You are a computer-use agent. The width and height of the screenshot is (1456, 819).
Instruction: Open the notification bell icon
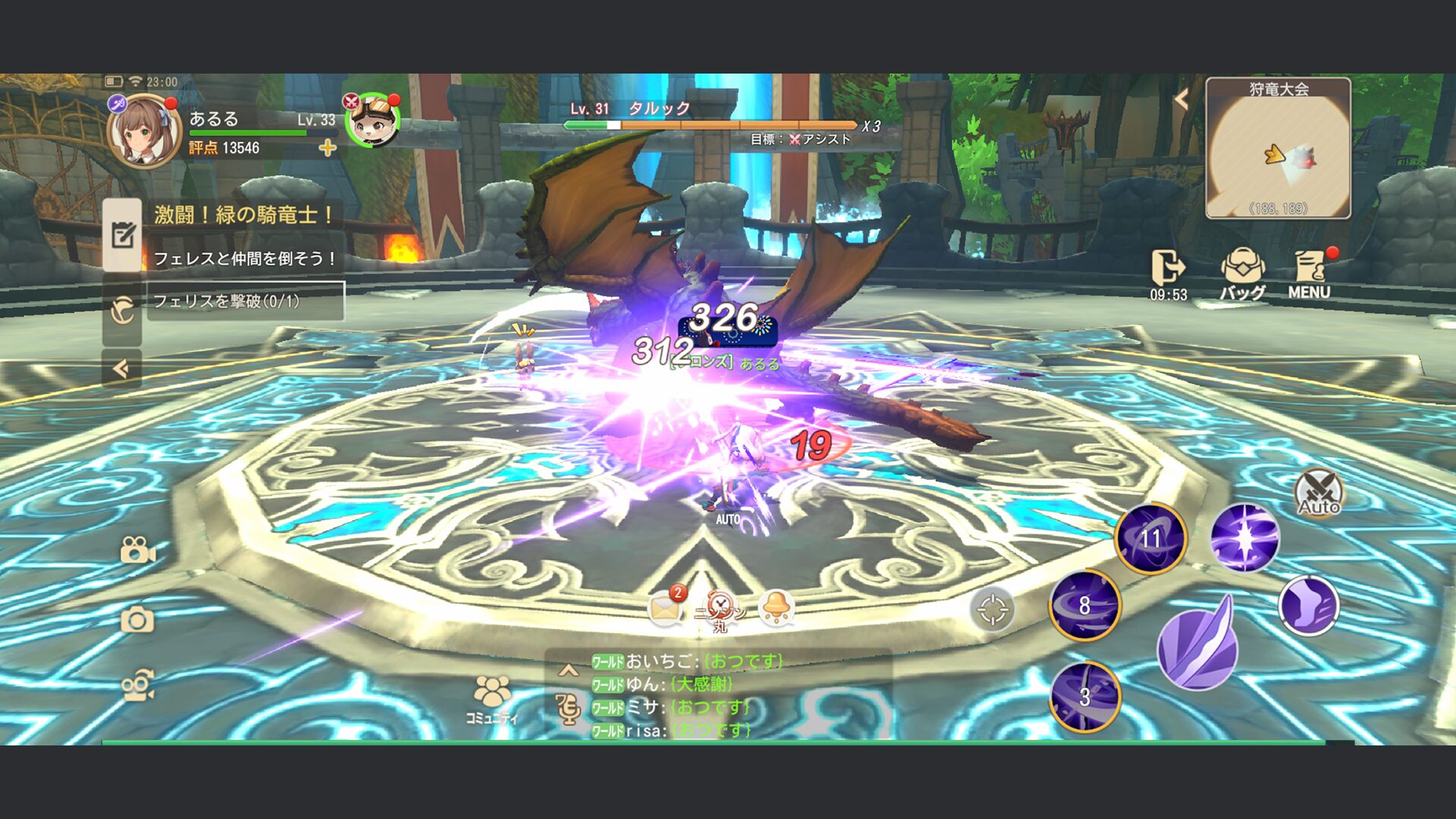click(x=777, y=608)
